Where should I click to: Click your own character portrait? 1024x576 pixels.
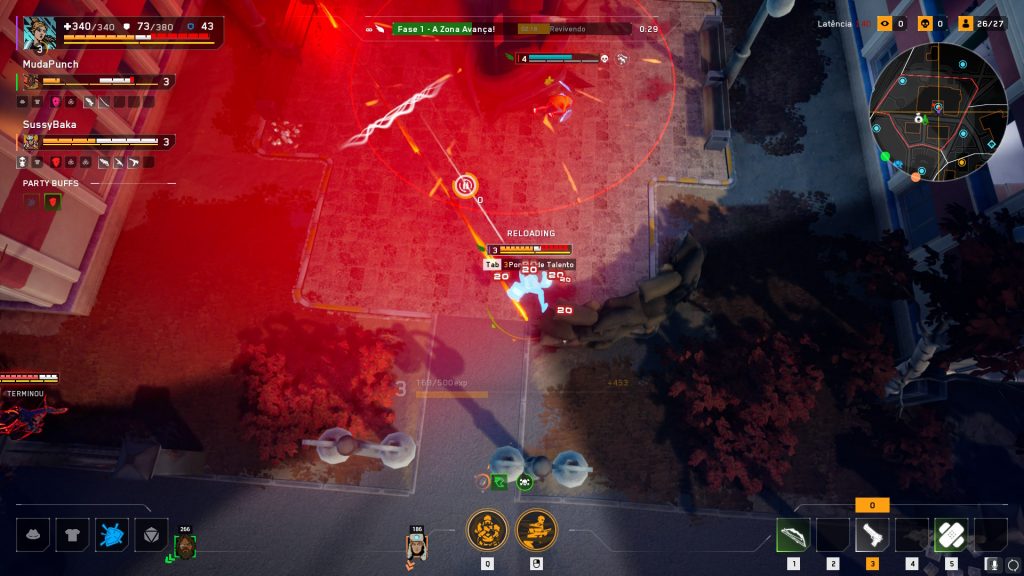coord(40,30)
